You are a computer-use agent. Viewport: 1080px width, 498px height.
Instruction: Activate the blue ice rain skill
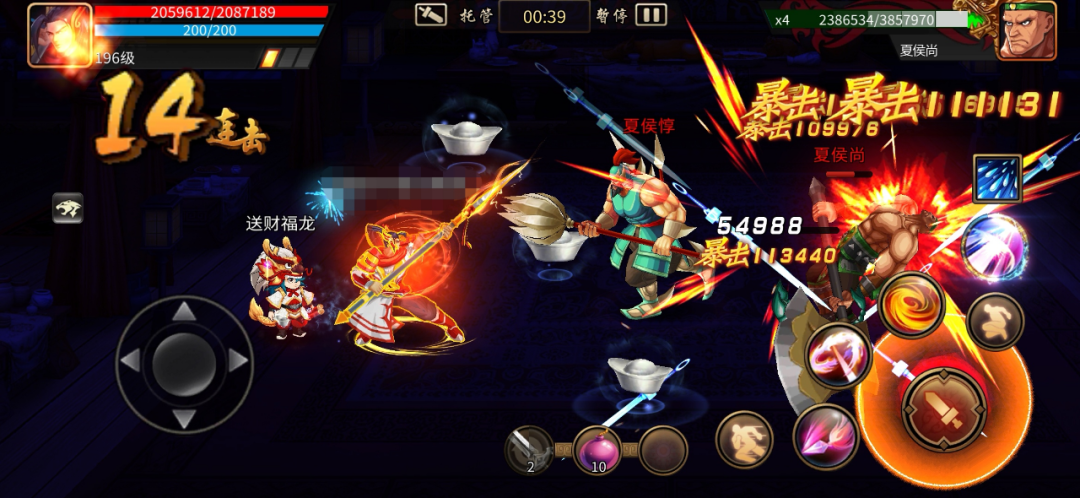997,180
